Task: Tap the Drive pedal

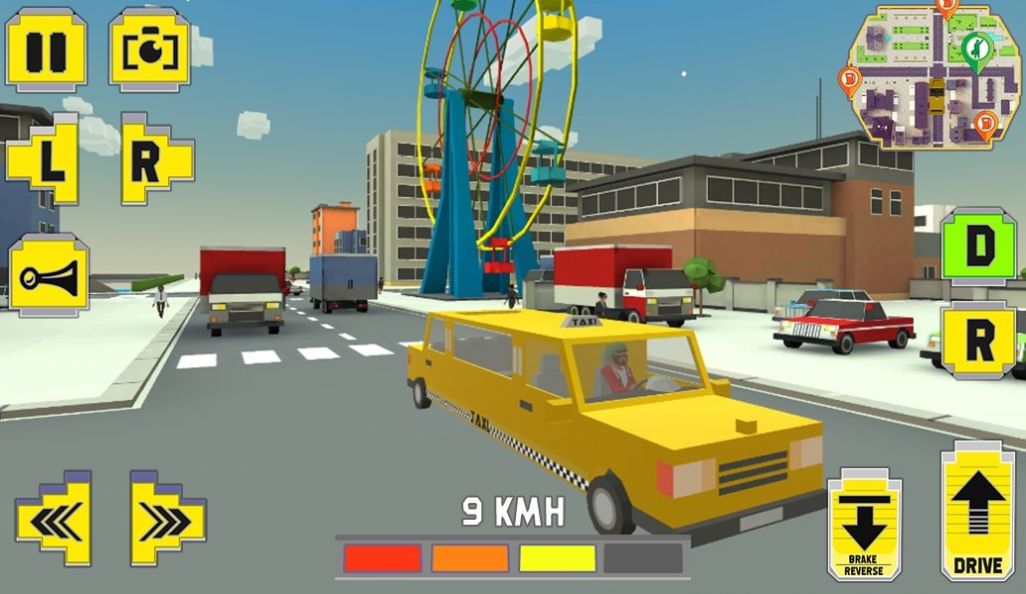Action: (977, 510)
